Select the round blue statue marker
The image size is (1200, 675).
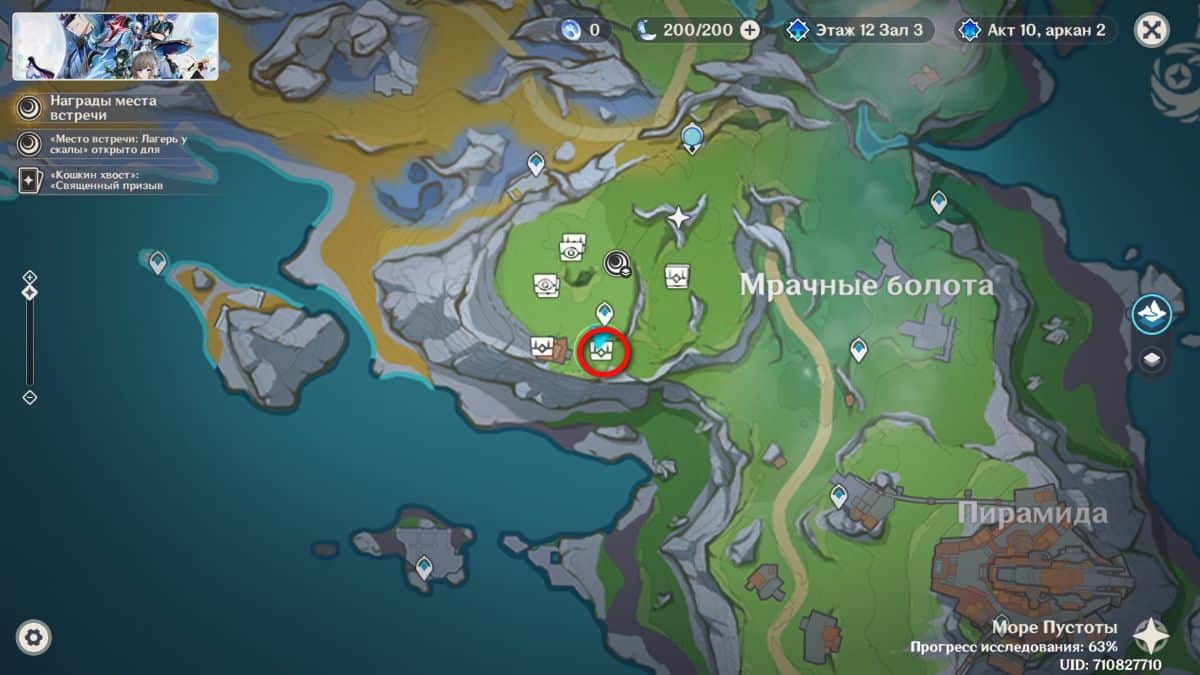[691, 137]
